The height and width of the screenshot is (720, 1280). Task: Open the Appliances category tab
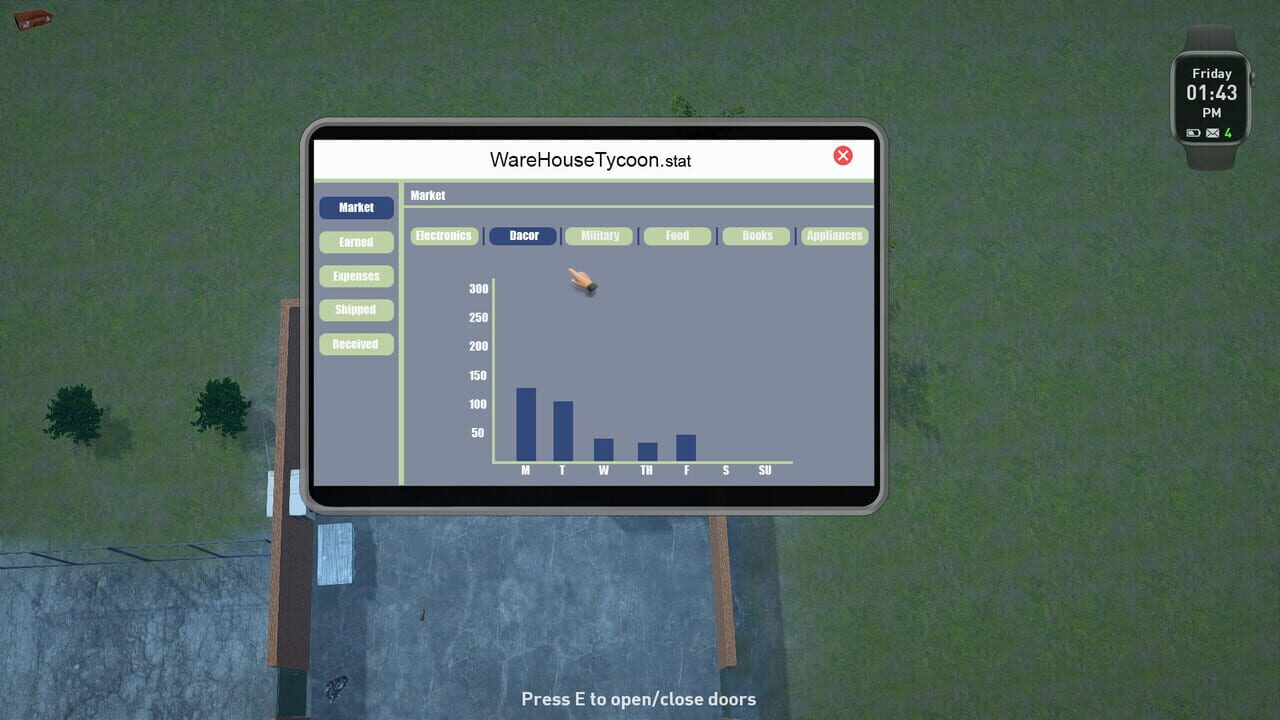[x=834, y=235]
